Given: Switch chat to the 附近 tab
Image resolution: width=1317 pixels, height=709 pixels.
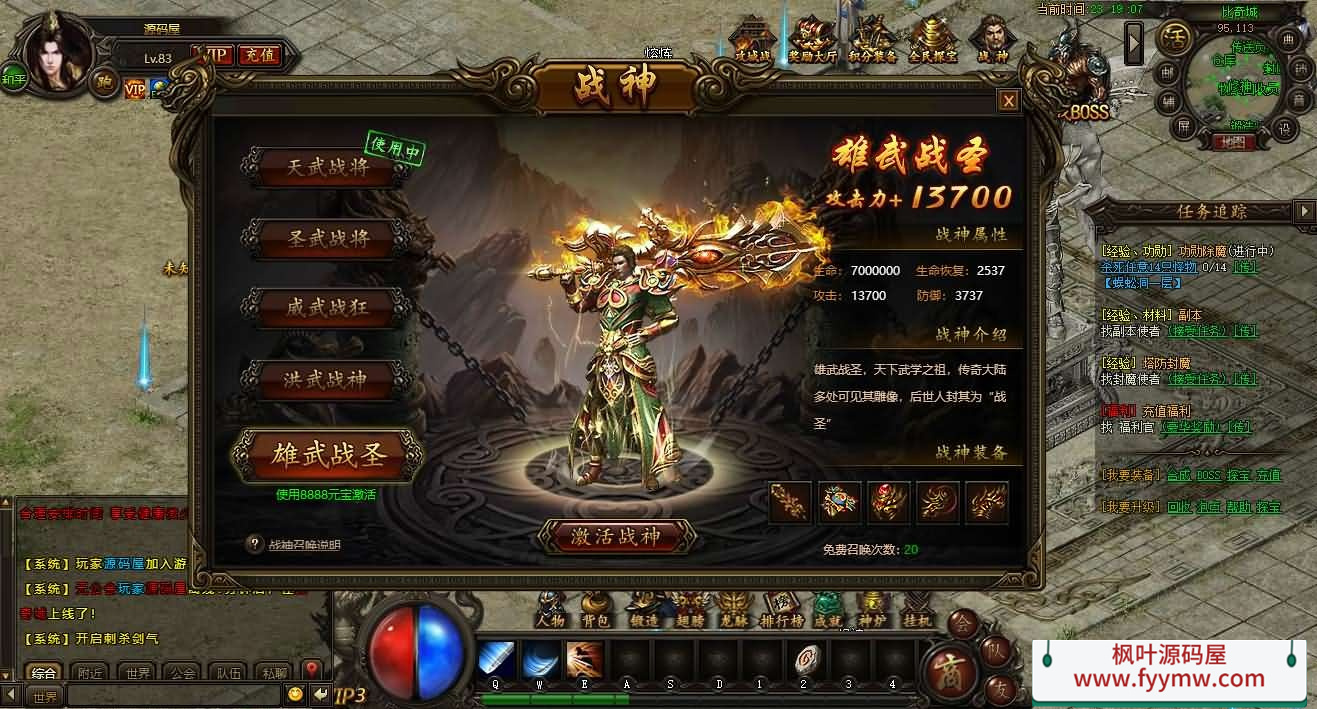Looking at the screenshot, I should click(92, 673).
